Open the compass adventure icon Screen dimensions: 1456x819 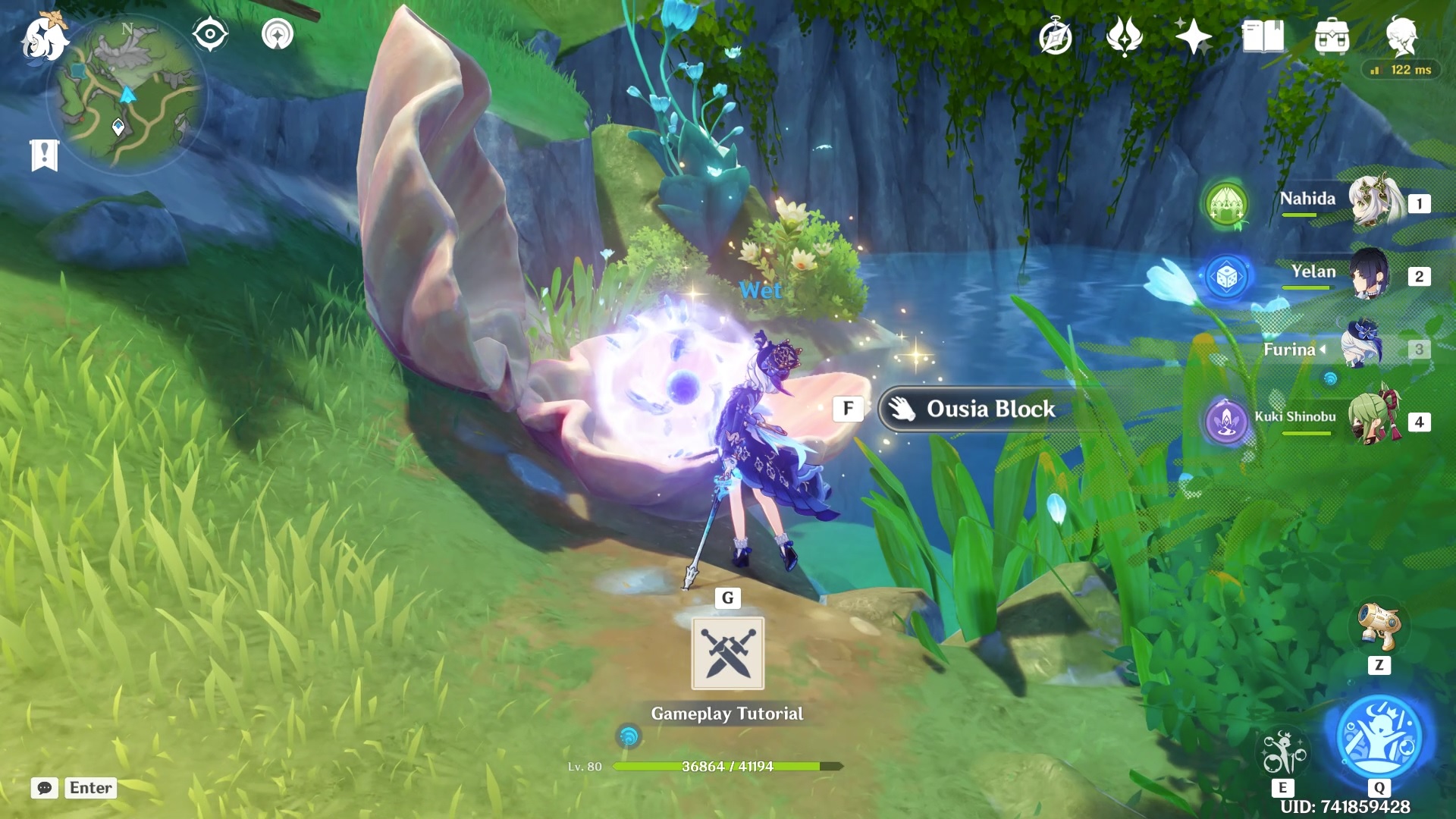pyautogui.click(x=1055, y=37)
